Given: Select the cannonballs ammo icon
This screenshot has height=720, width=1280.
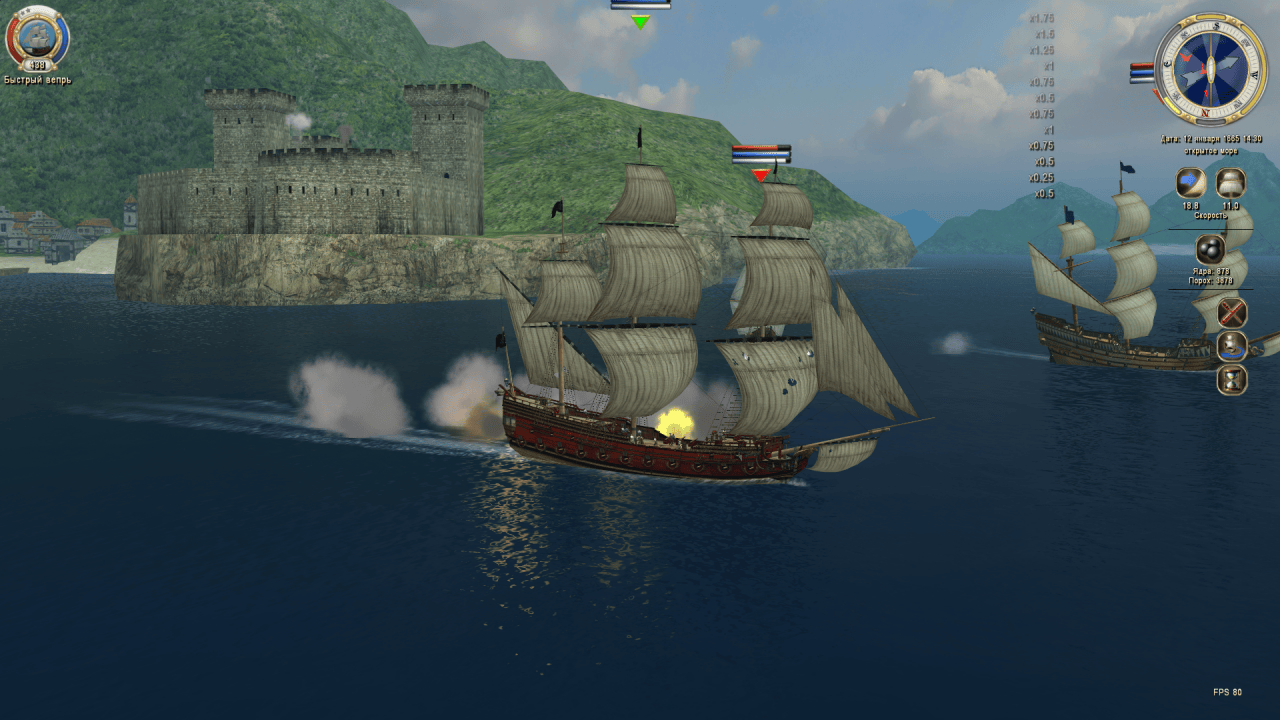Looking at the screenshot, I should tap(1210, 249).
